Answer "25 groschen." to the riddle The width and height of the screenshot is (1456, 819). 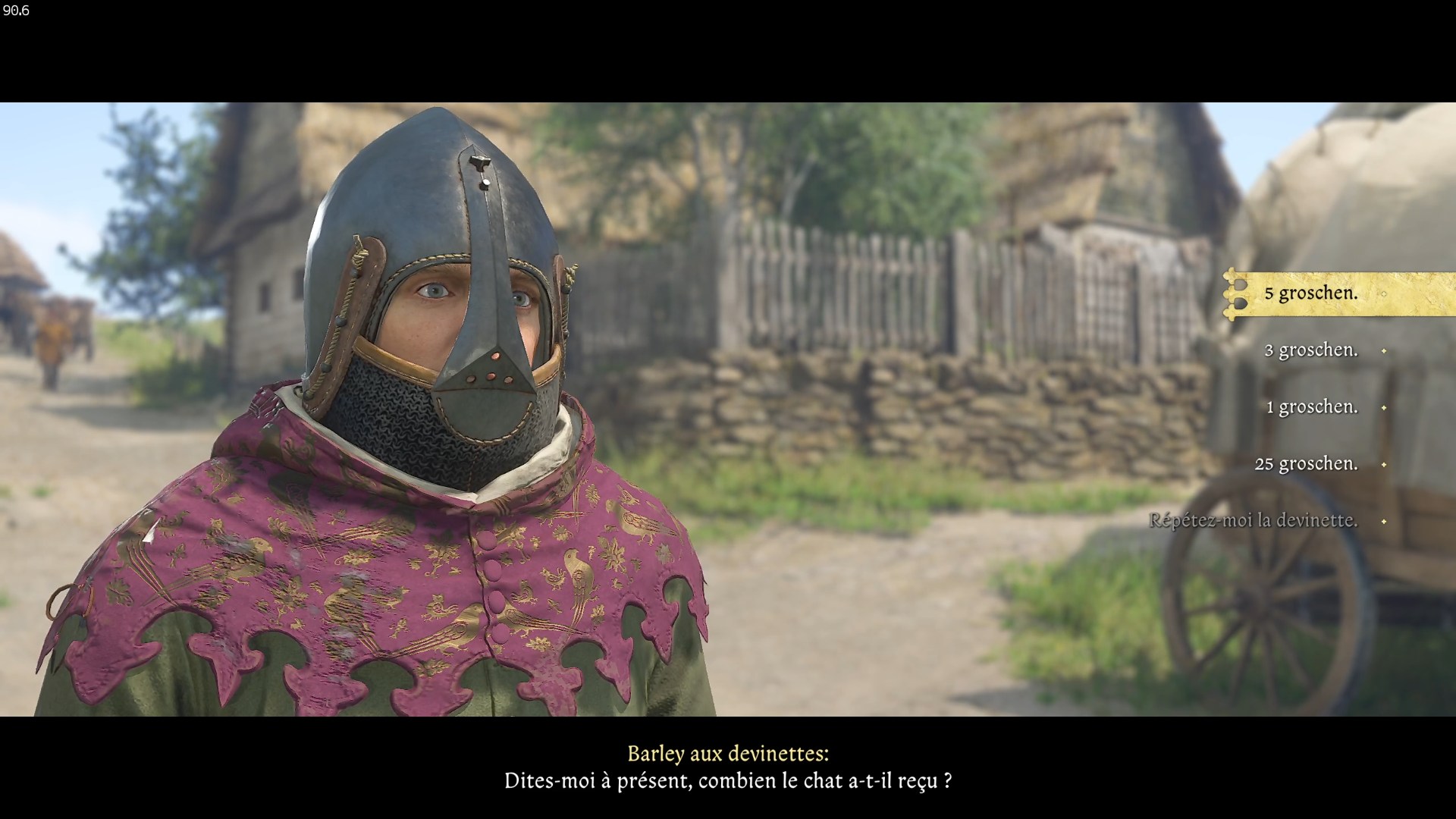click(x=1306, y=464)
